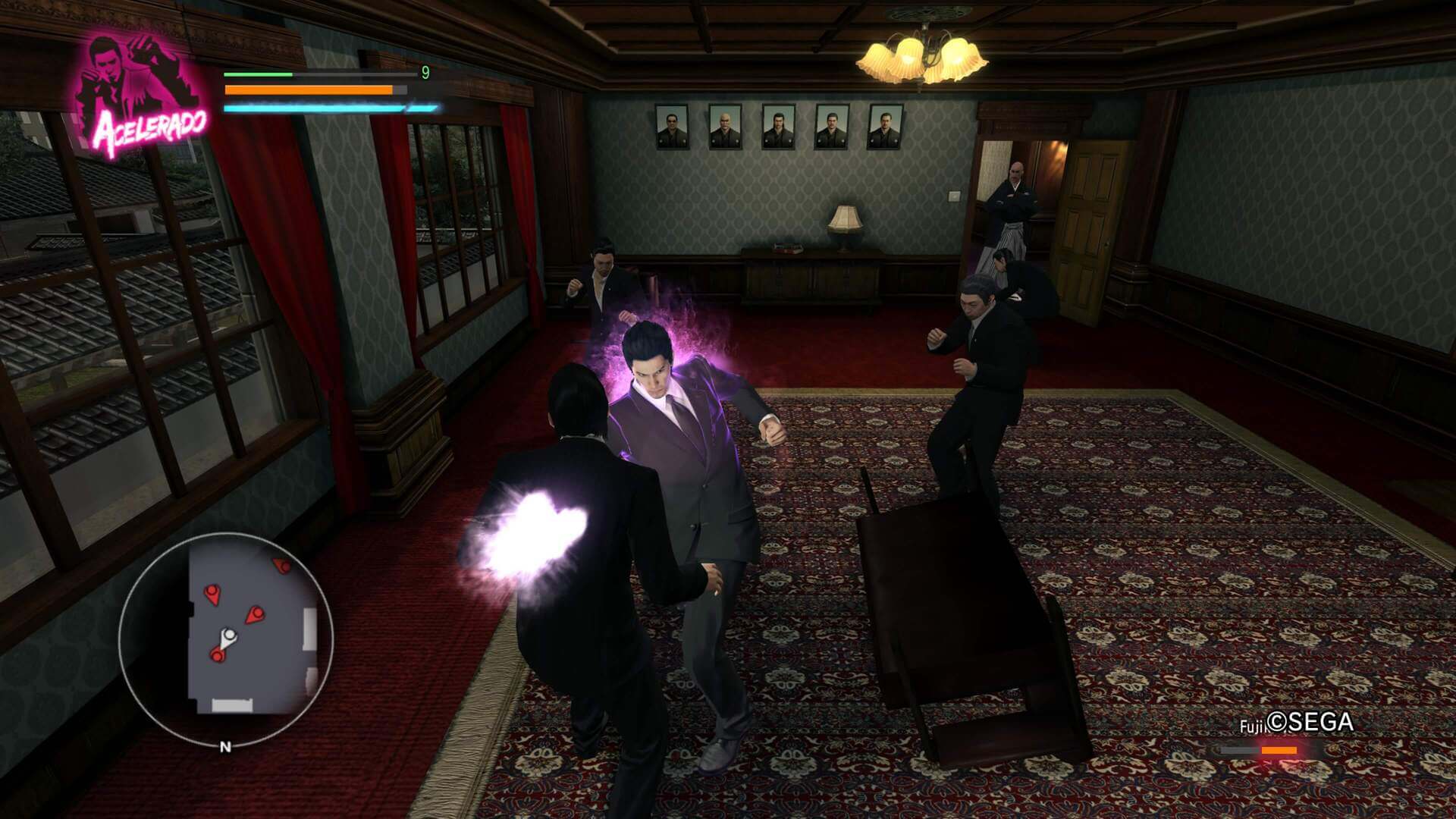Screen dimensions: 1456x819
Task: Expand the white room marker inside the minimap
Action: [231, 704]
